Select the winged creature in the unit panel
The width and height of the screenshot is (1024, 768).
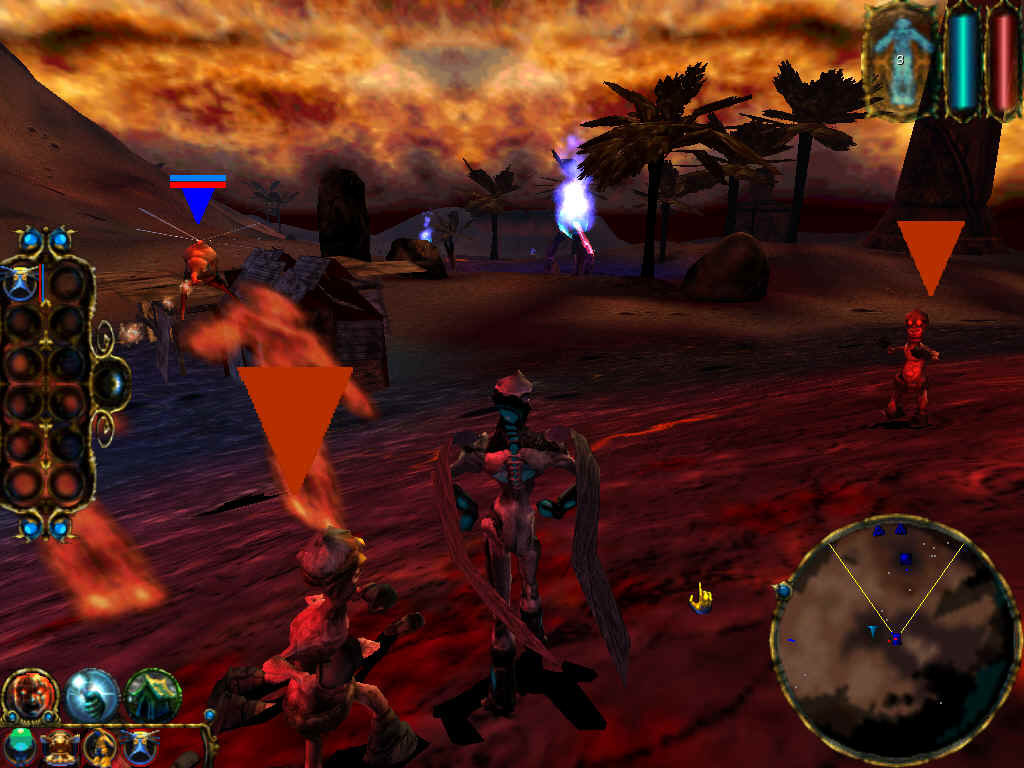[x=21, y=283]
